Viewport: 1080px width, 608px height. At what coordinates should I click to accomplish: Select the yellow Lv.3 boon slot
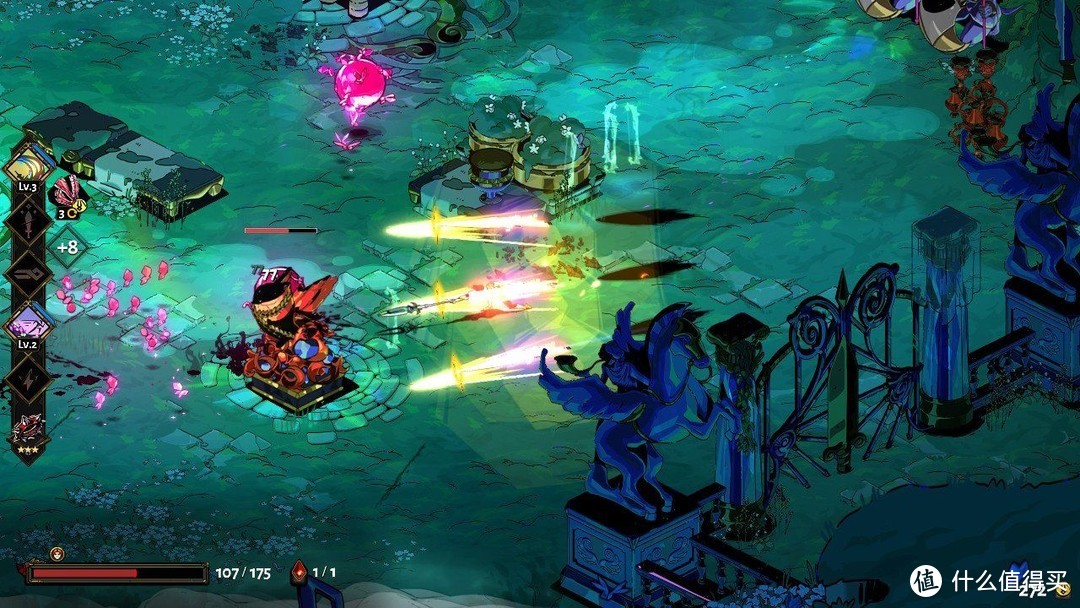point(28,165)
